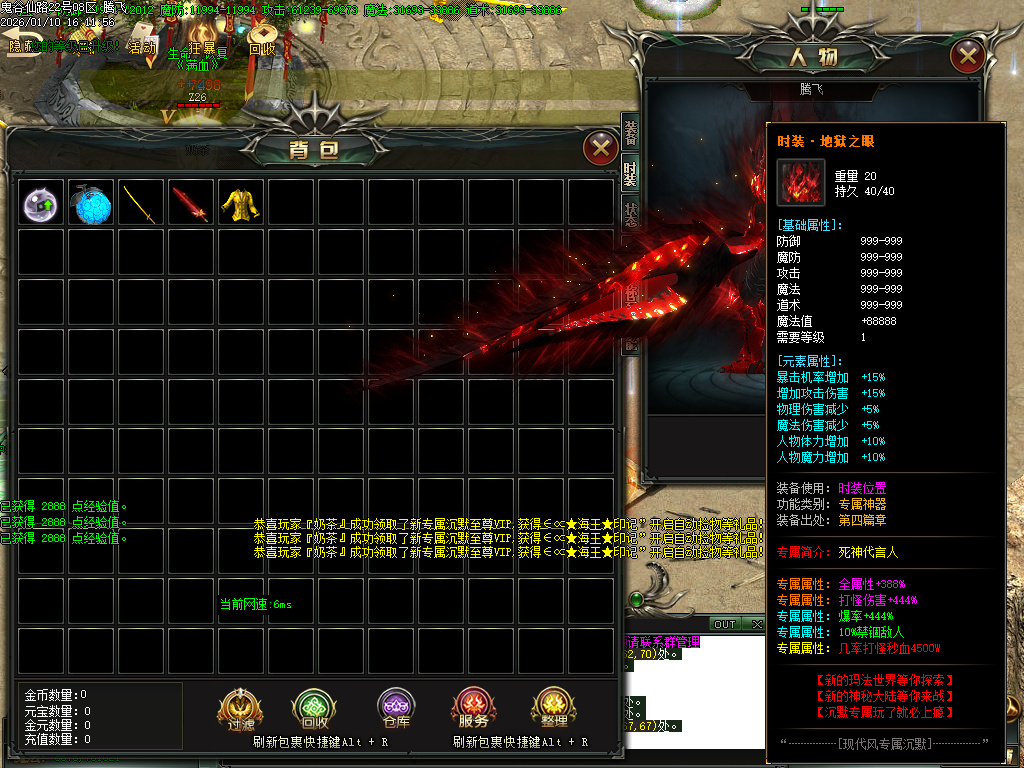
Task: Open the 服务 service menu
Action: [x=474, y=710]
